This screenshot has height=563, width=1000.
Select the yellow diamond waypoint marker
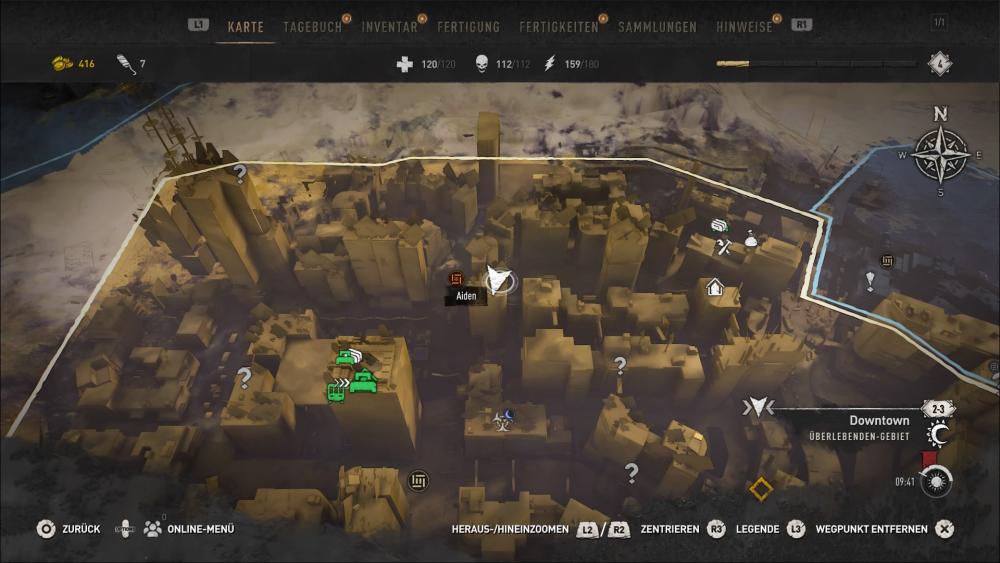(x=761, y=489)
